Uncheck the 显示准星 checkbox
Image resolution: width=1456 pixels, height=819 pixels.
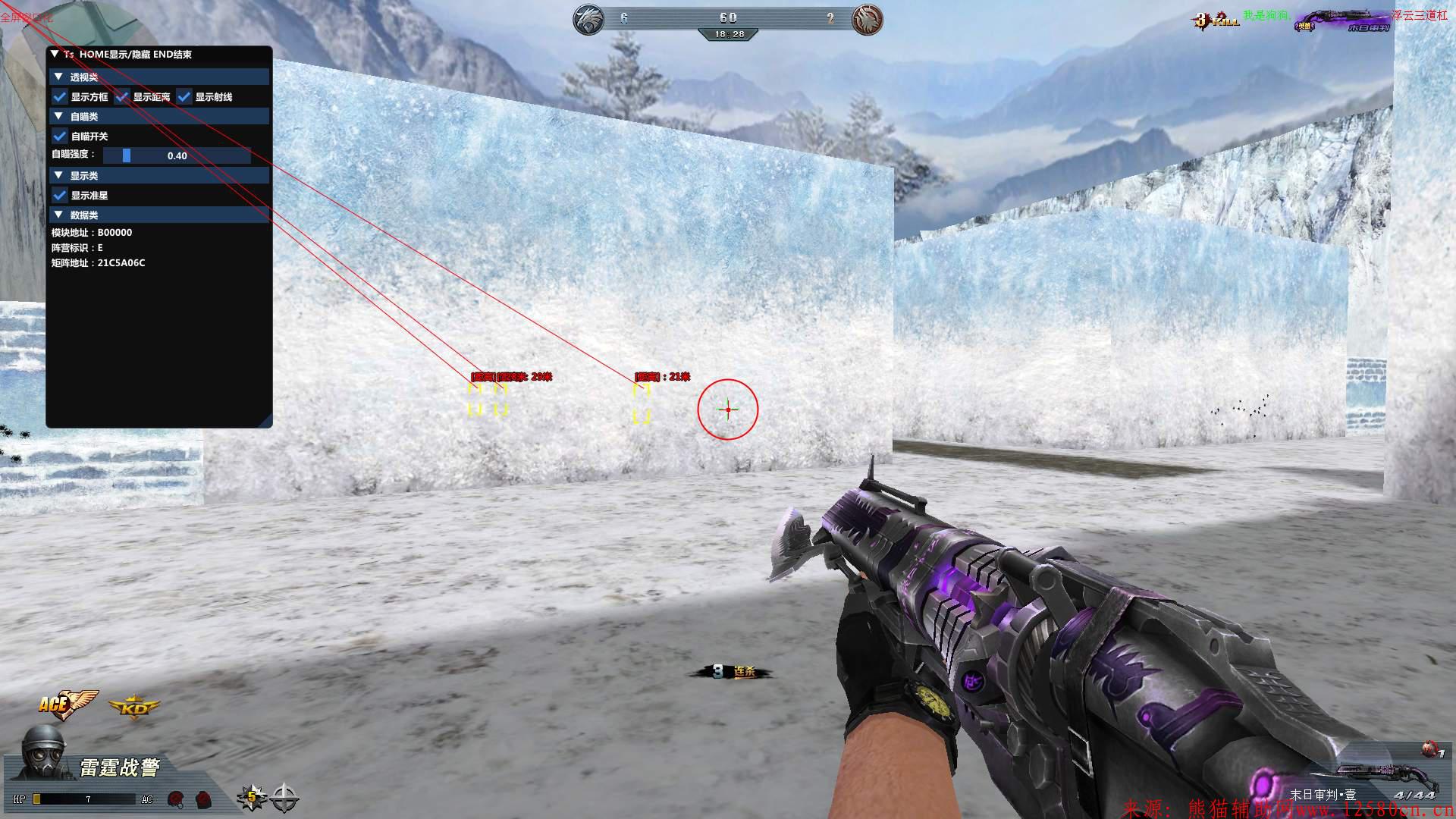click(60, 196)
